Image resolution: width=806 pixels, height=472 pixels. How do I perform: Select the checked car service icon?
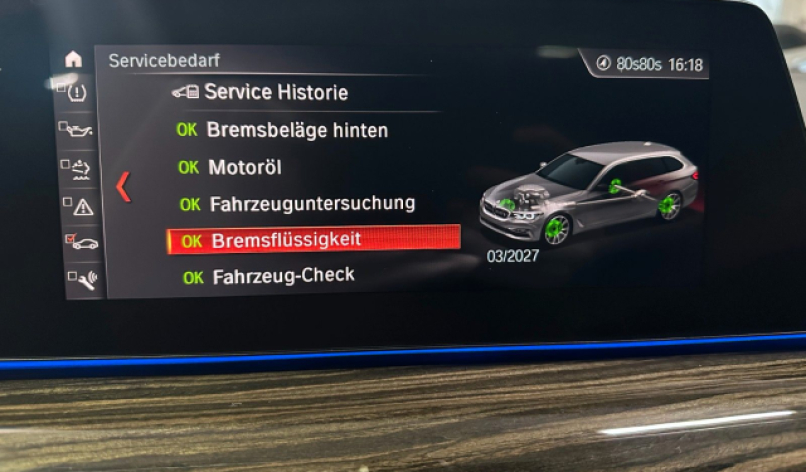coord(80,243)
